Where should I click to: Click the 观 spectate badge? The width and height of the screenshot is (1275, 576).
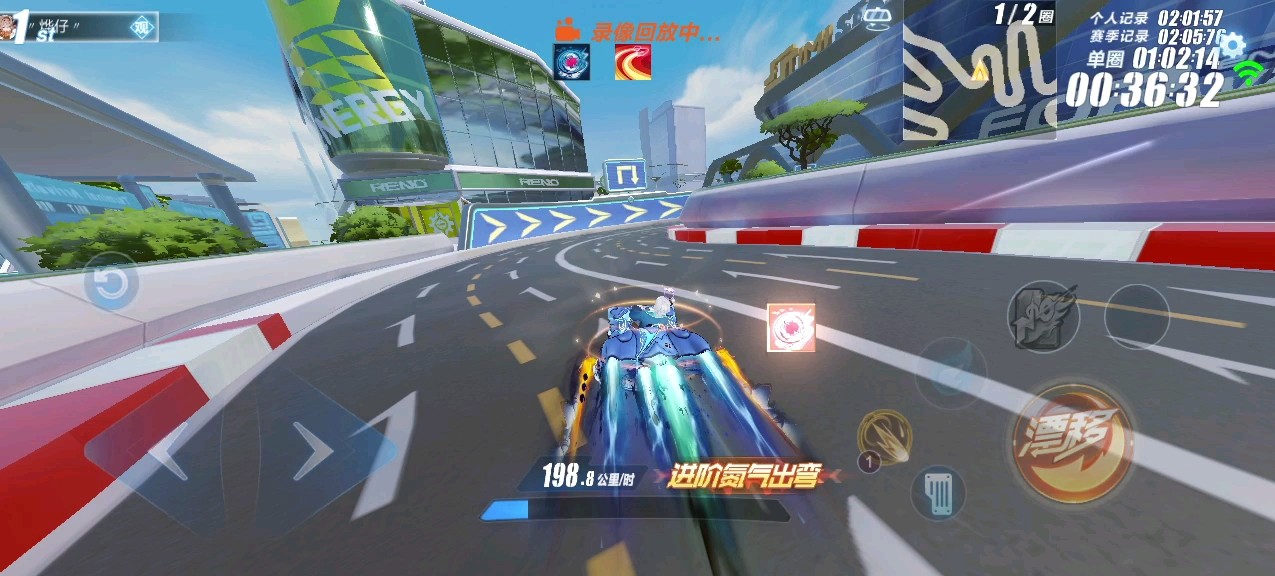[x=143, y=28]
